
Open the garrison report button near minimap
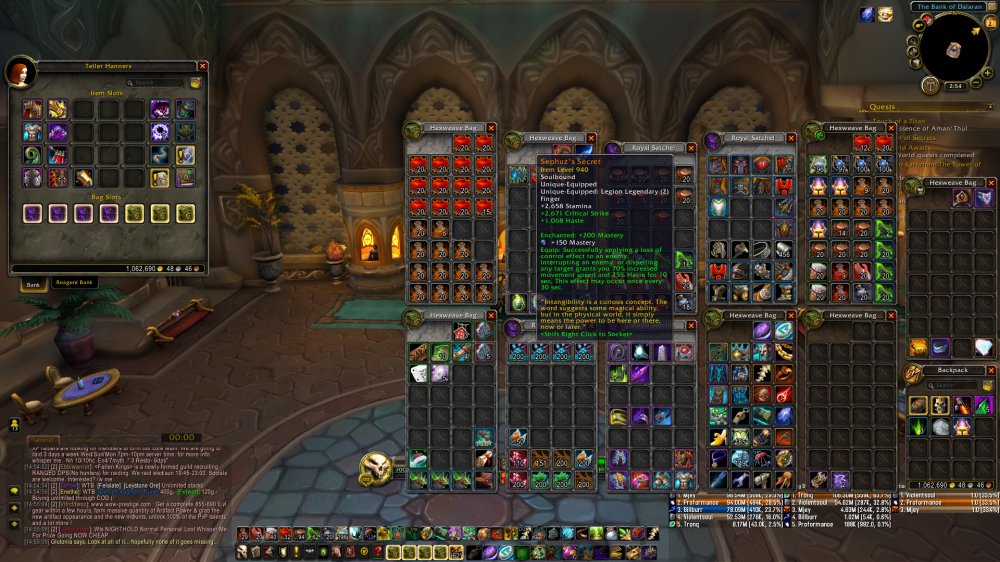coord(930,86)
